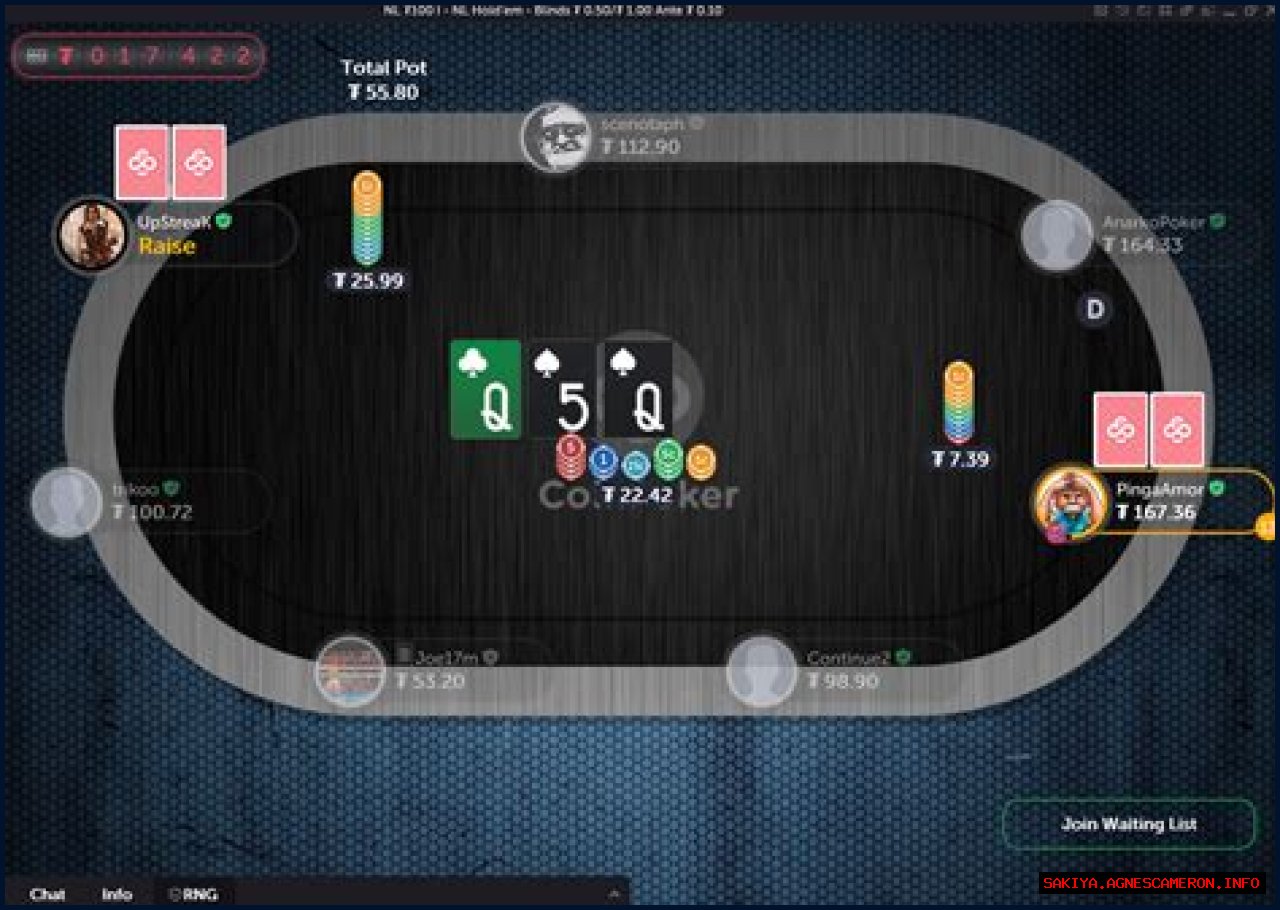The height and width of the screenshot is (910, 1280).
Task: Click Continue2's player avatar
Action: click(x=763, y=670)
